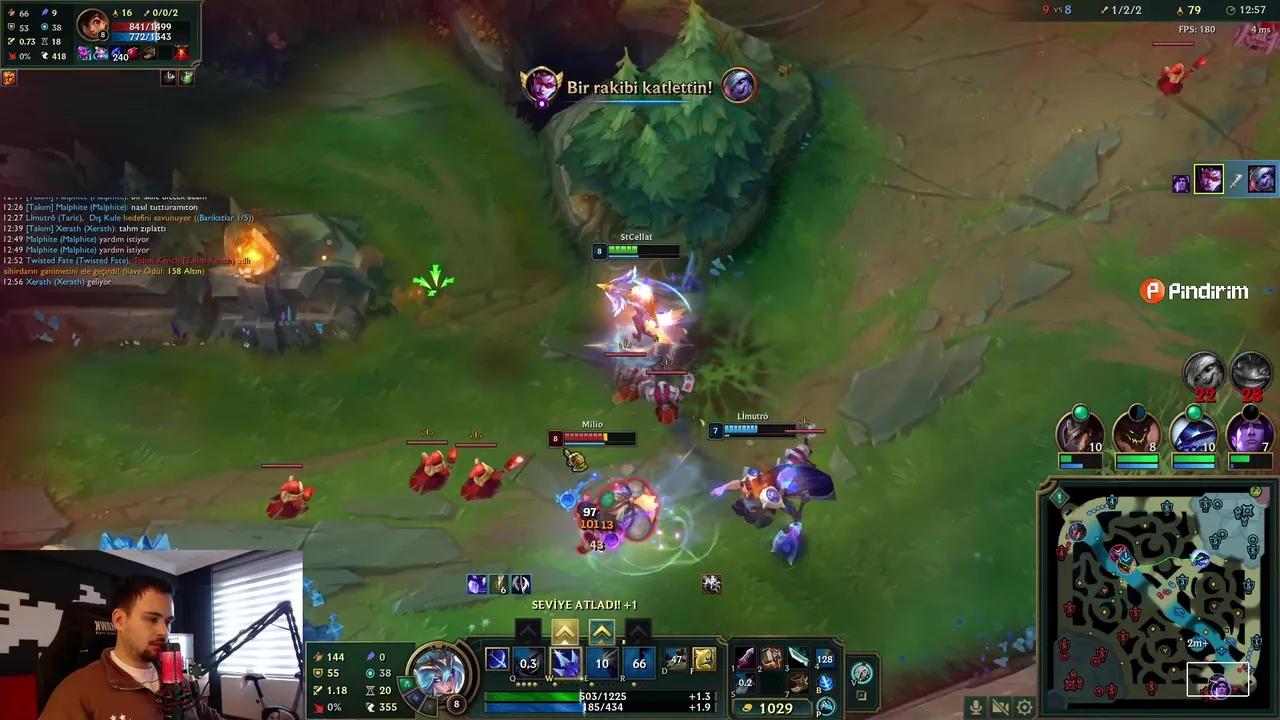1280x720 pixels.
Task: Open the in-game settings gear
Action: tap(1024, 707)
